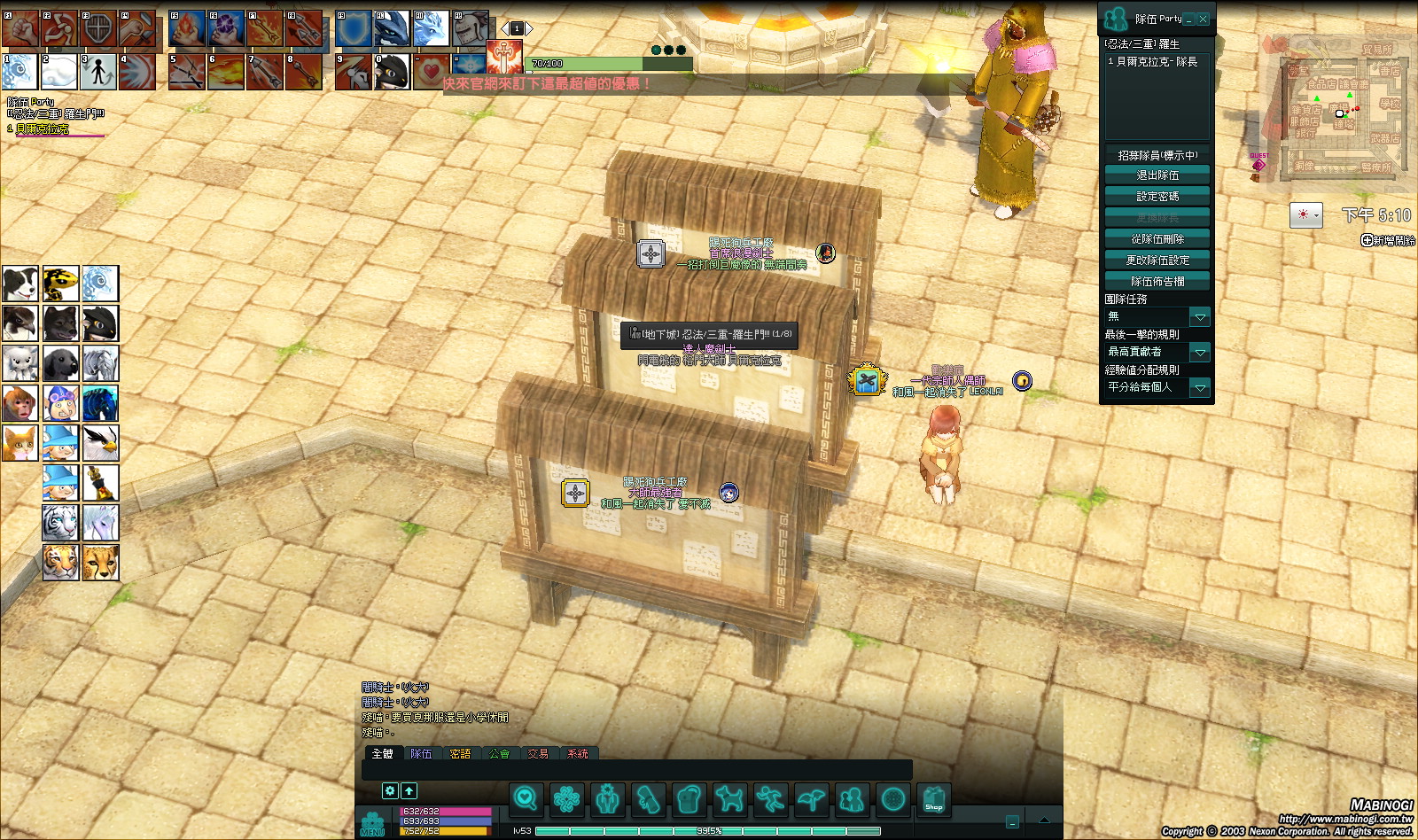
Task: Open change party settings (更改隊伍設定)
Action: tap(1157, 261)
